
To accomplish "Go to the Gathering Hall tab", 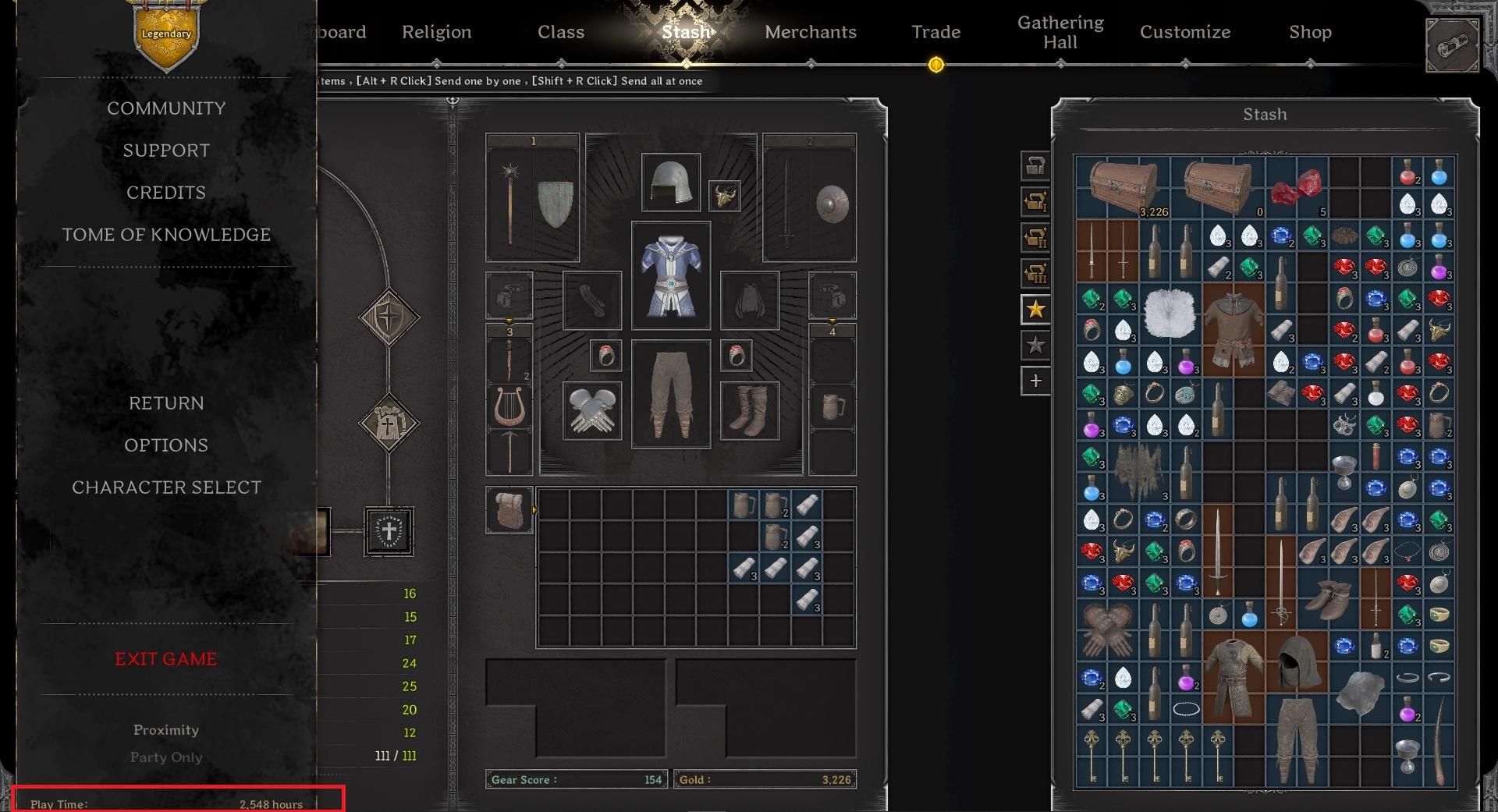I will pos(1060,33).
